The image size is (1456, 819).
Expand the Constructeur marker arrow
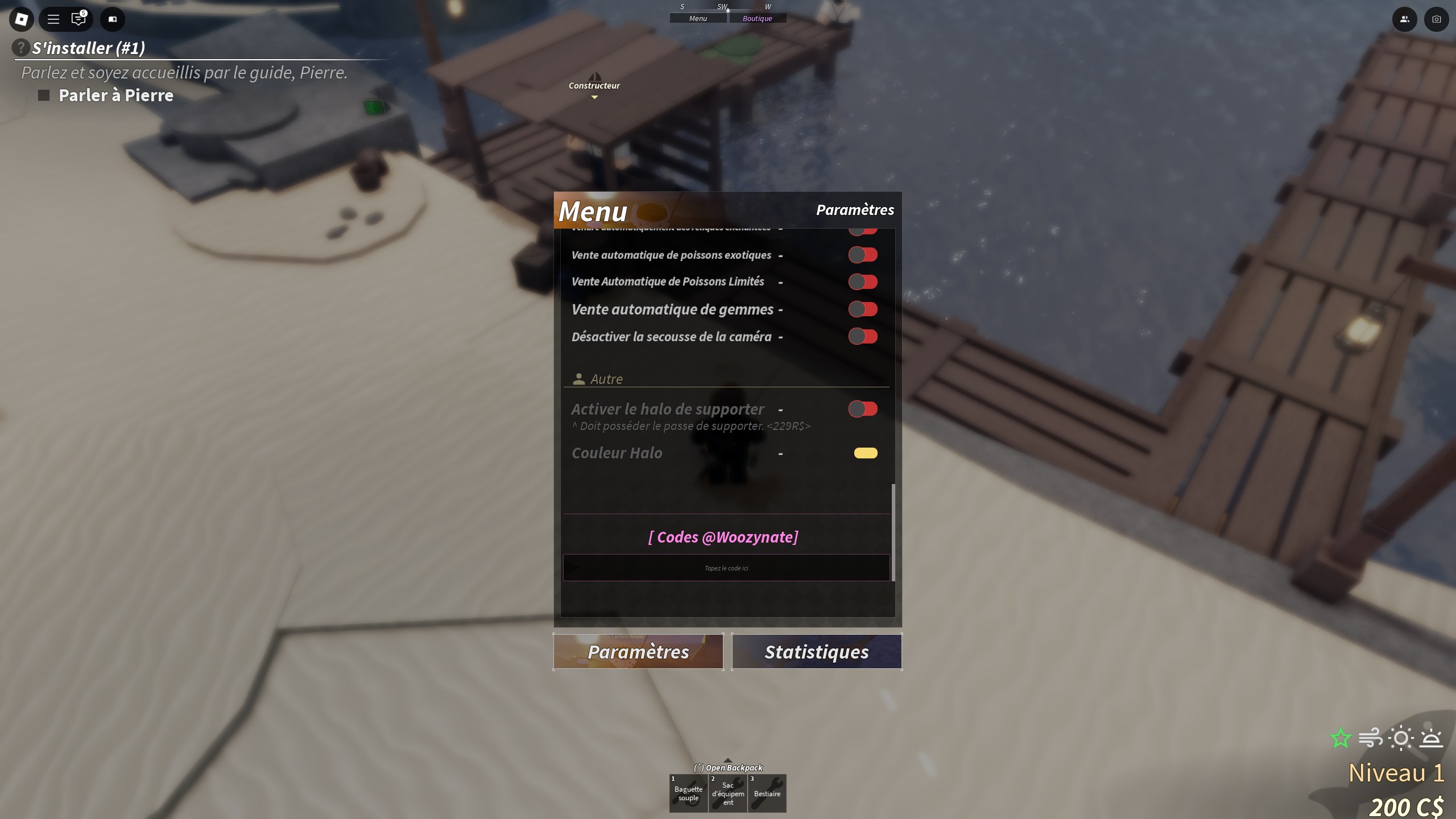[595, 97]
